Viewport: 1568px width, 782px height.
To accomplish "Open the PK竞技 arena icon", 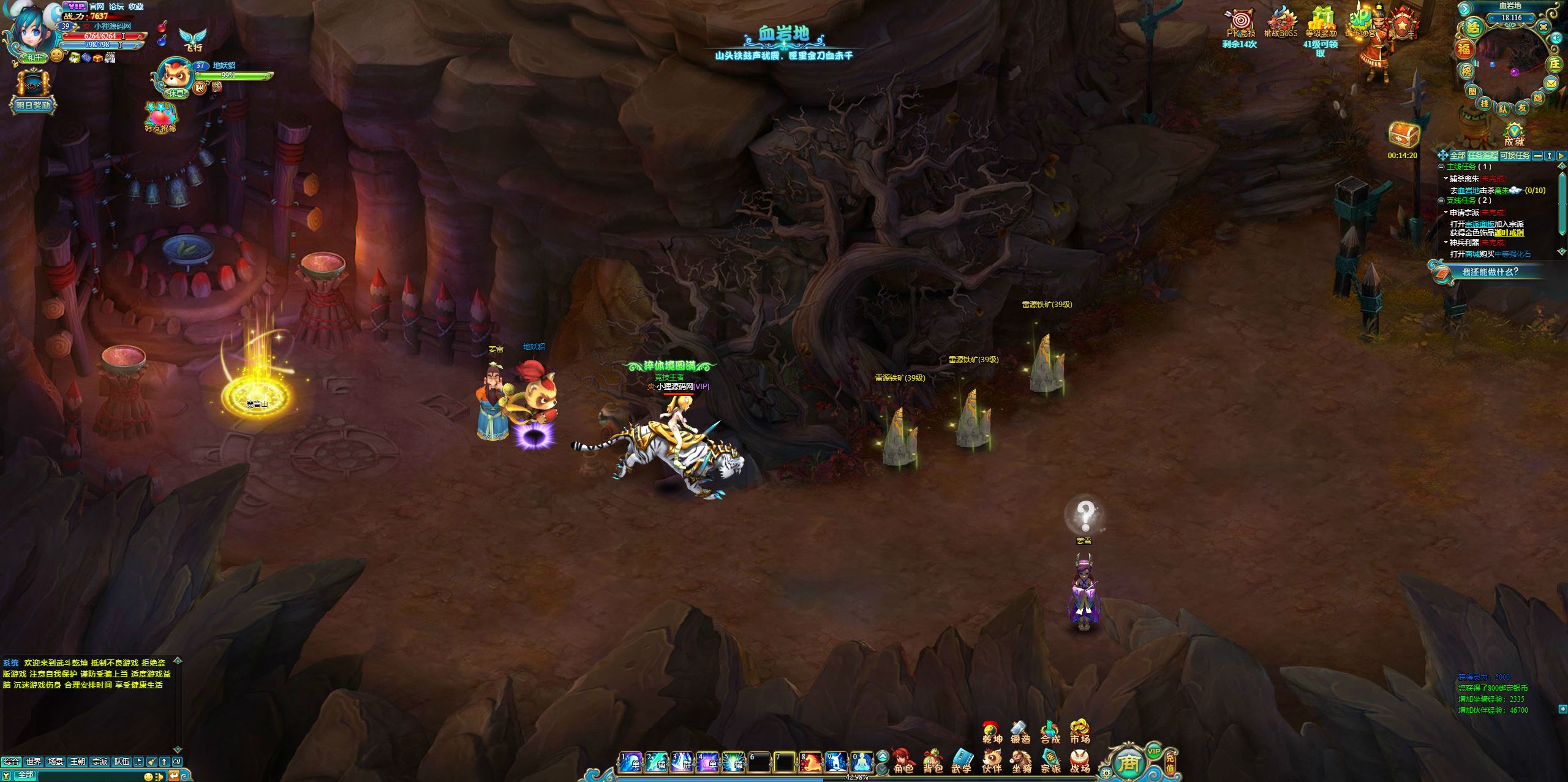I will coord(1240,23).
